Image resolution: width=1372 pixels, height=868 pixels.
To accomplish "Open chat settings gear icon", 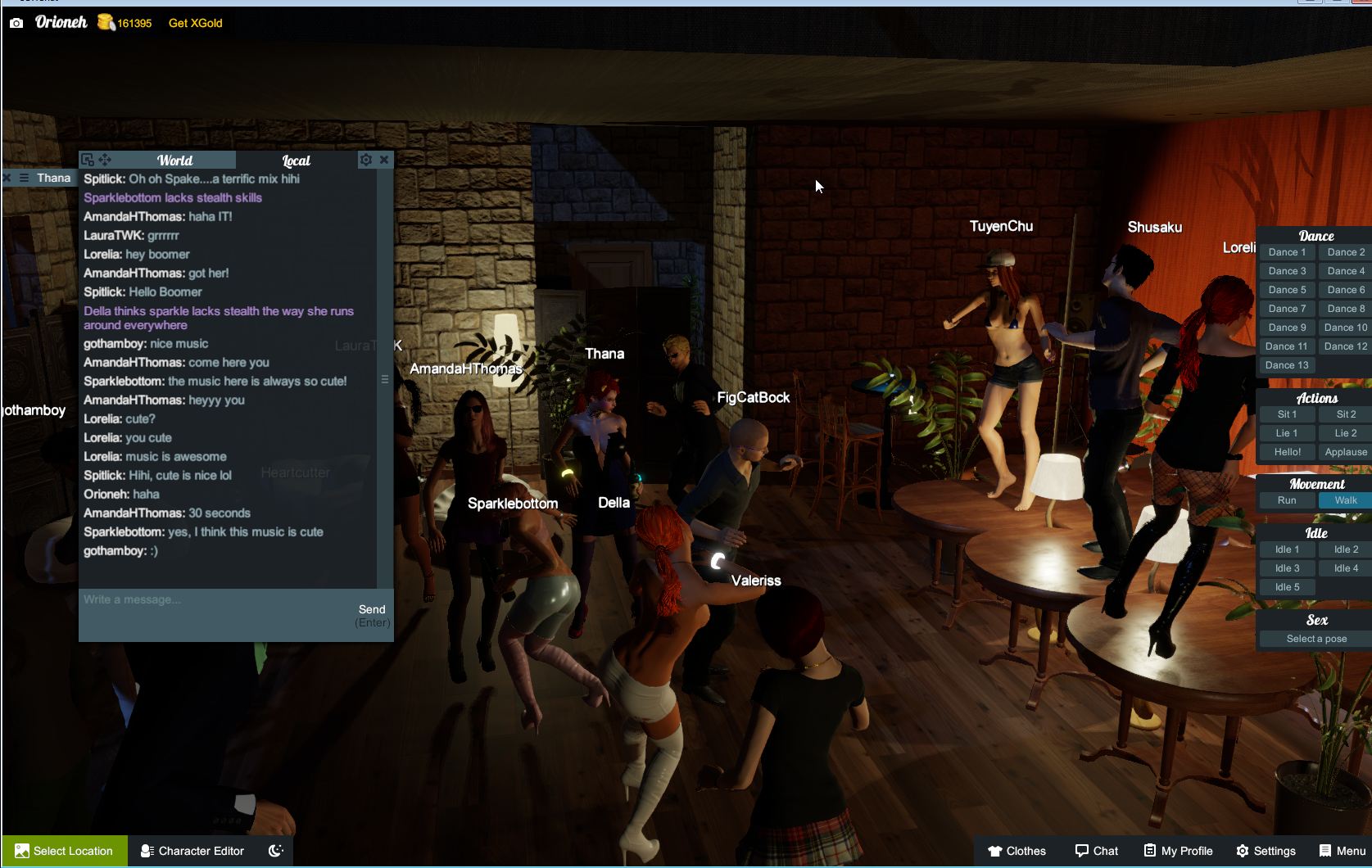I will click(x=365, y=160).
